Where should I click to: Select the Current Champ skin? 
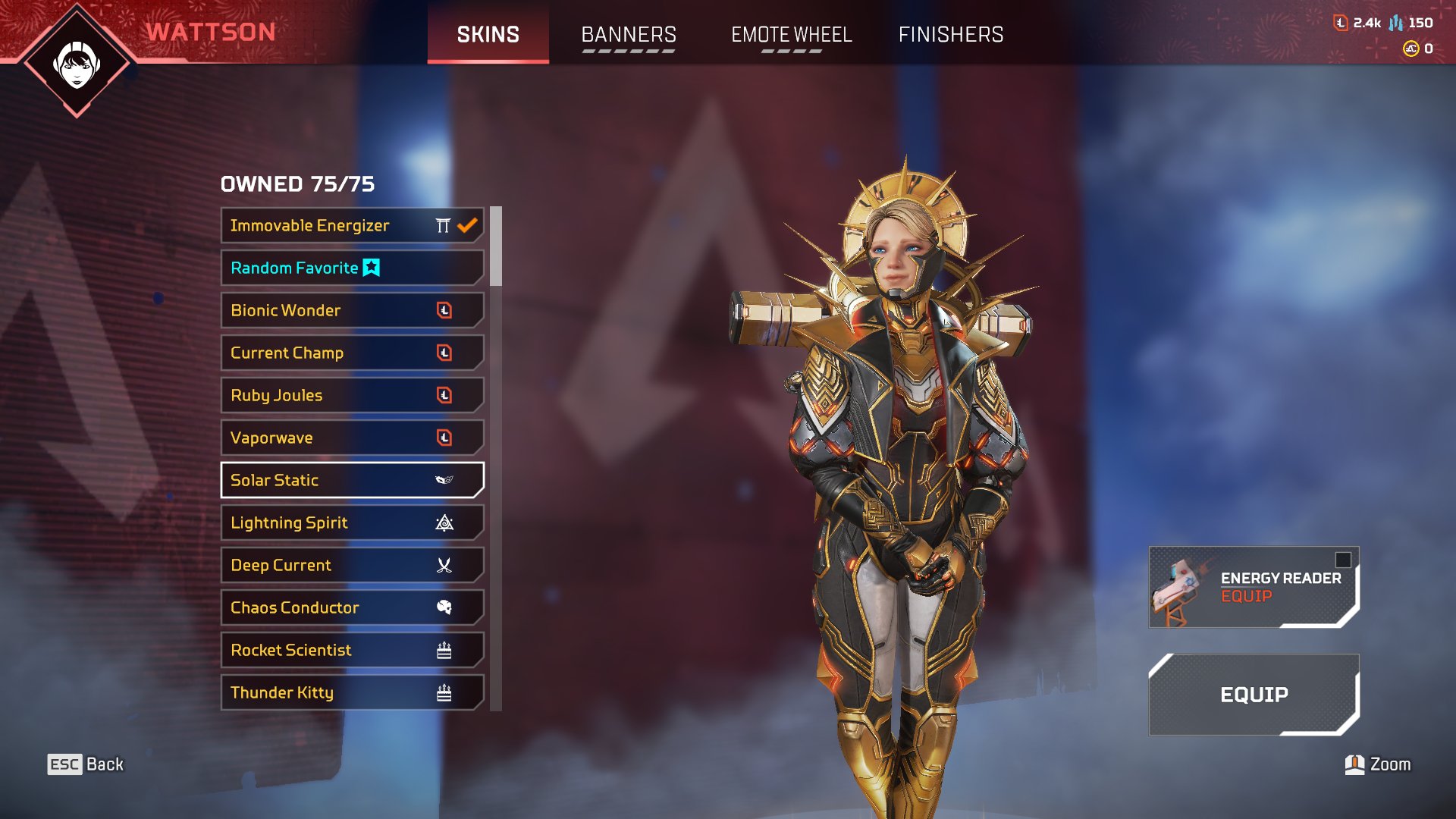(x=352, y=353)
